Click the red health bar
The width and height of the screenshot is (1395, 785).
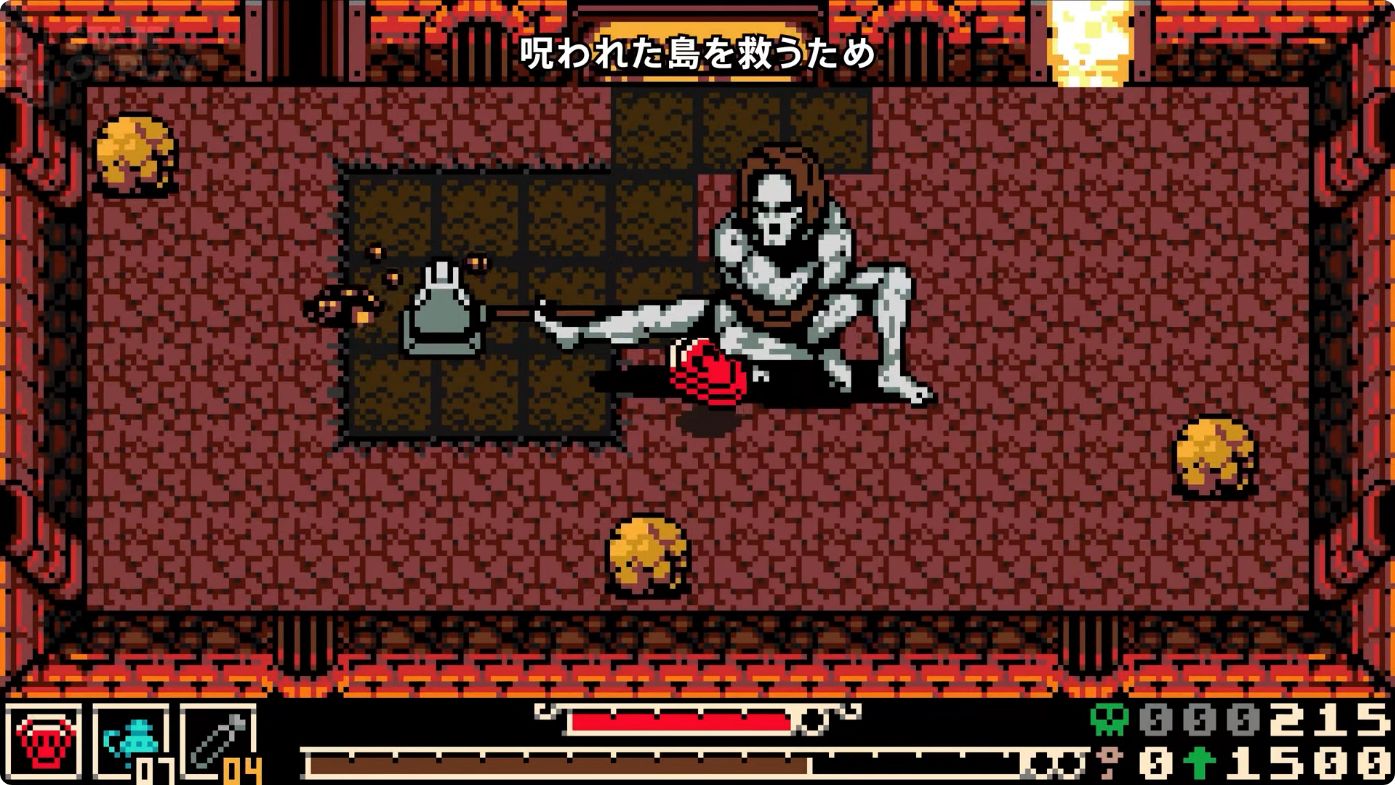(x=680, y=719)
